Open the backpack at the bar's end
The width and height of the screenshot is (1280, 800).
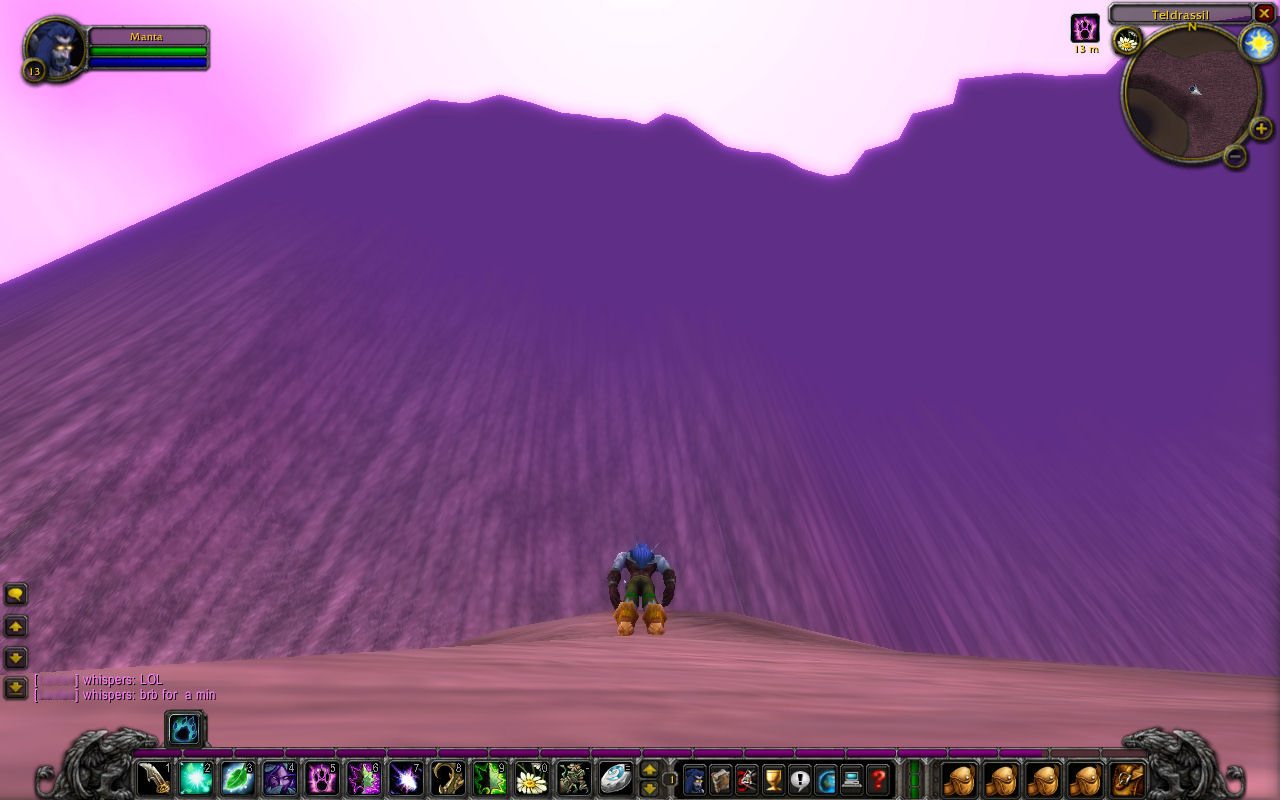pyautogui.click(x=1129, y=778)
